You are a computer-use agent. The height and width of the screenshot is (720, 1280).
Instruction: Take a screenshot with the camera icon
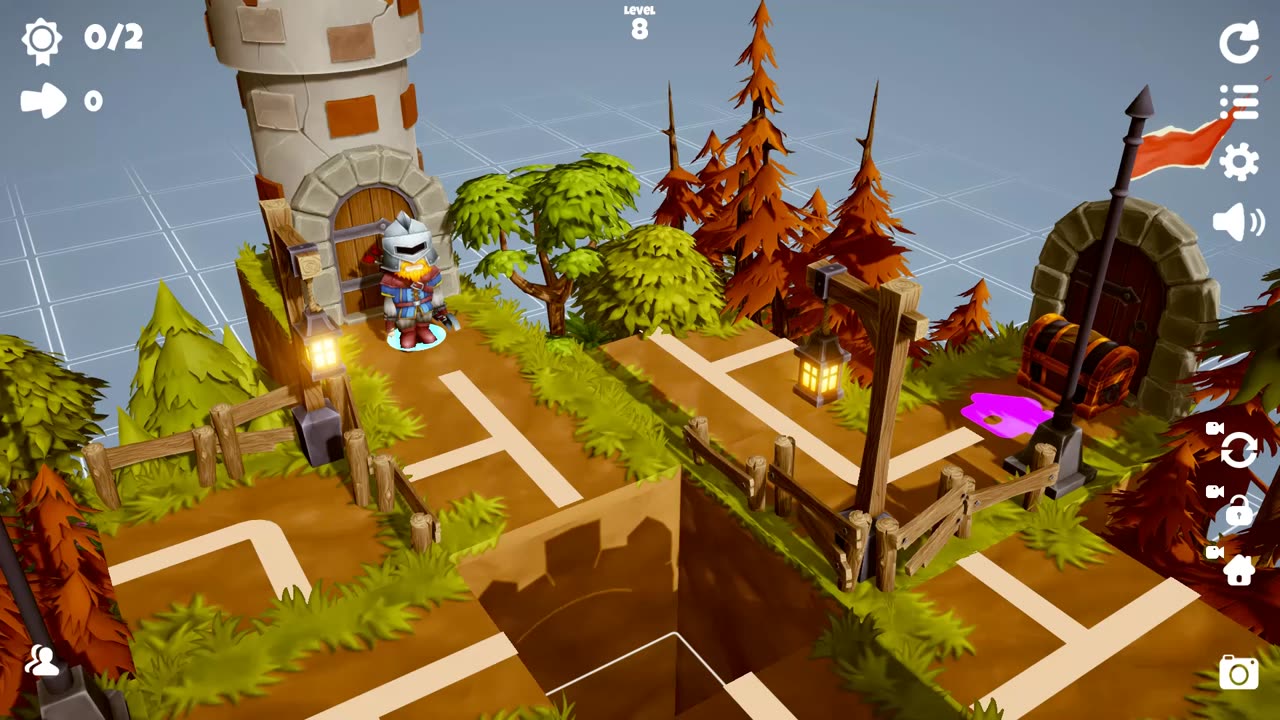(x=1239, y=673)
